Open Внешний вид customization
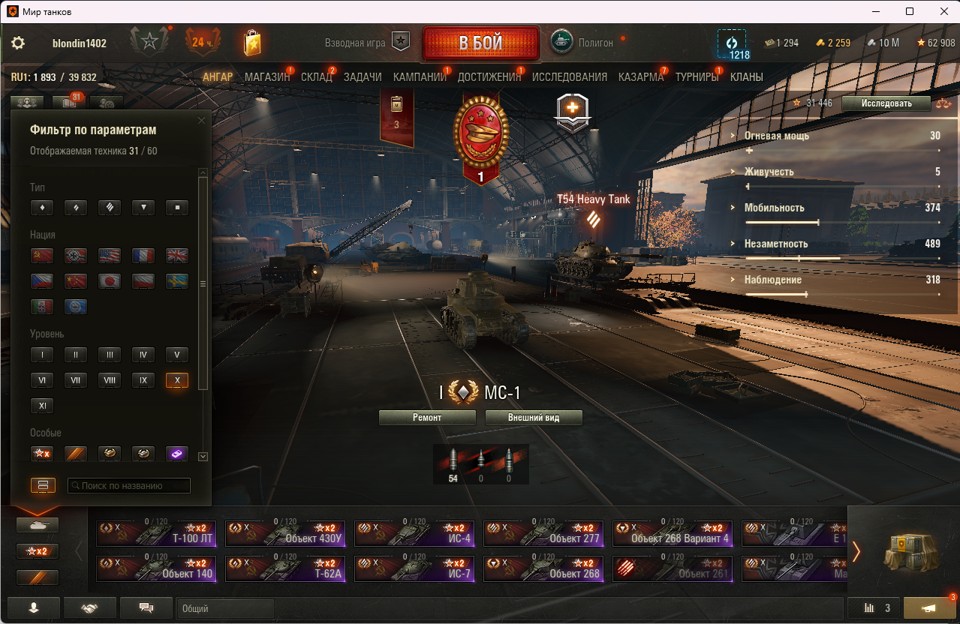The image size is (960, 624). tap(534, 417)
